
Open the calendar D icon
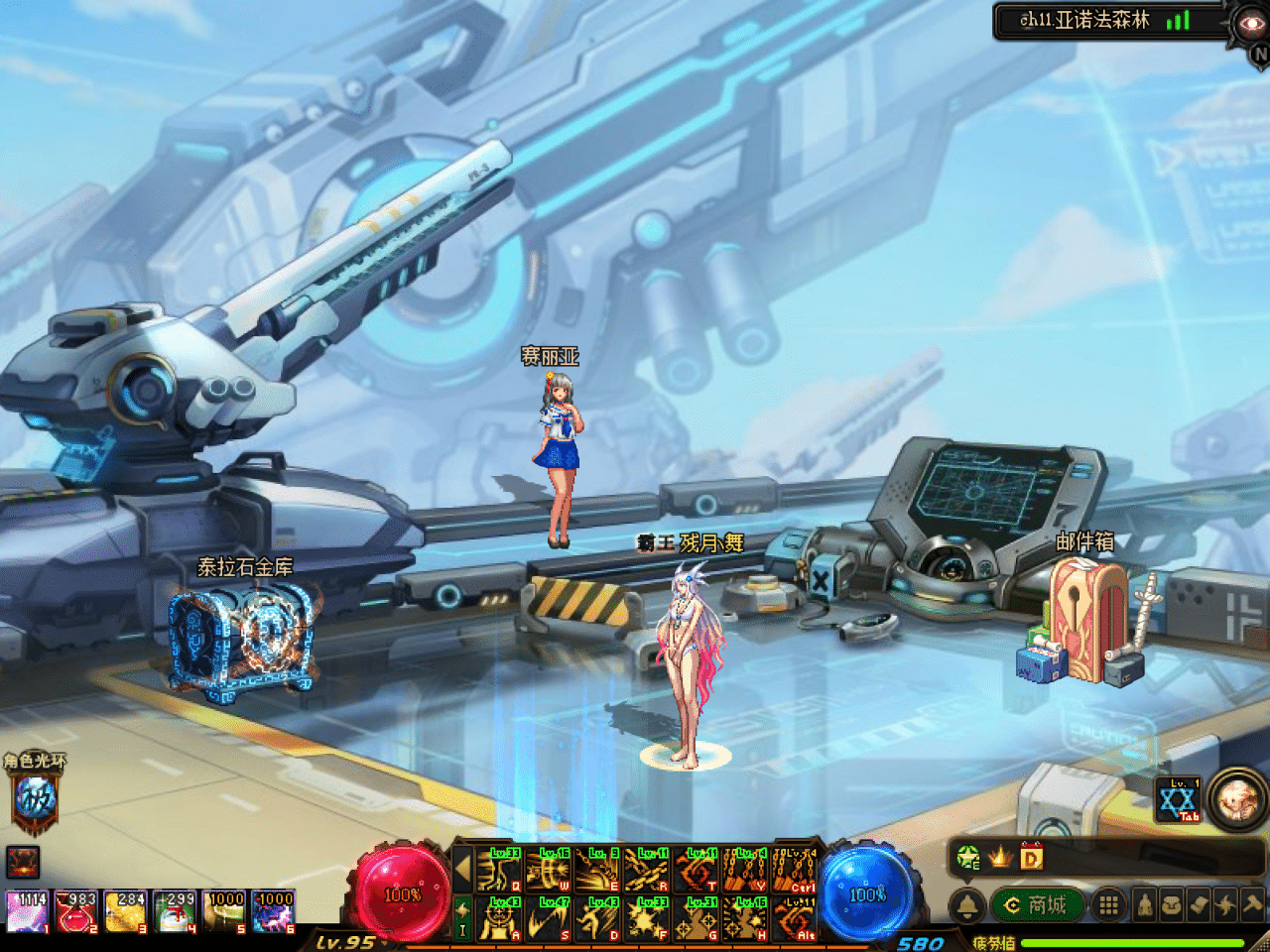click(1032, 857)
